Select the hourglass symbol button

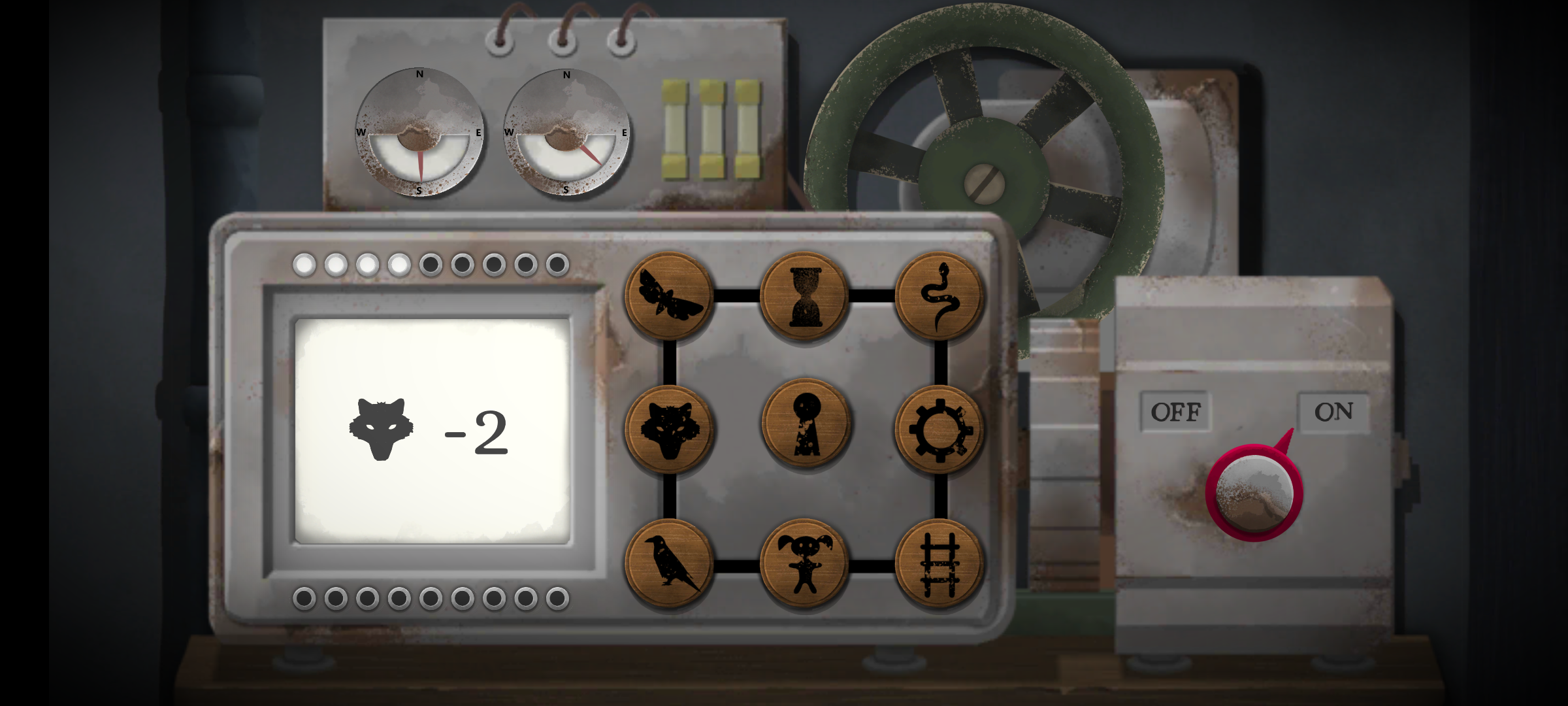(805, 296)
